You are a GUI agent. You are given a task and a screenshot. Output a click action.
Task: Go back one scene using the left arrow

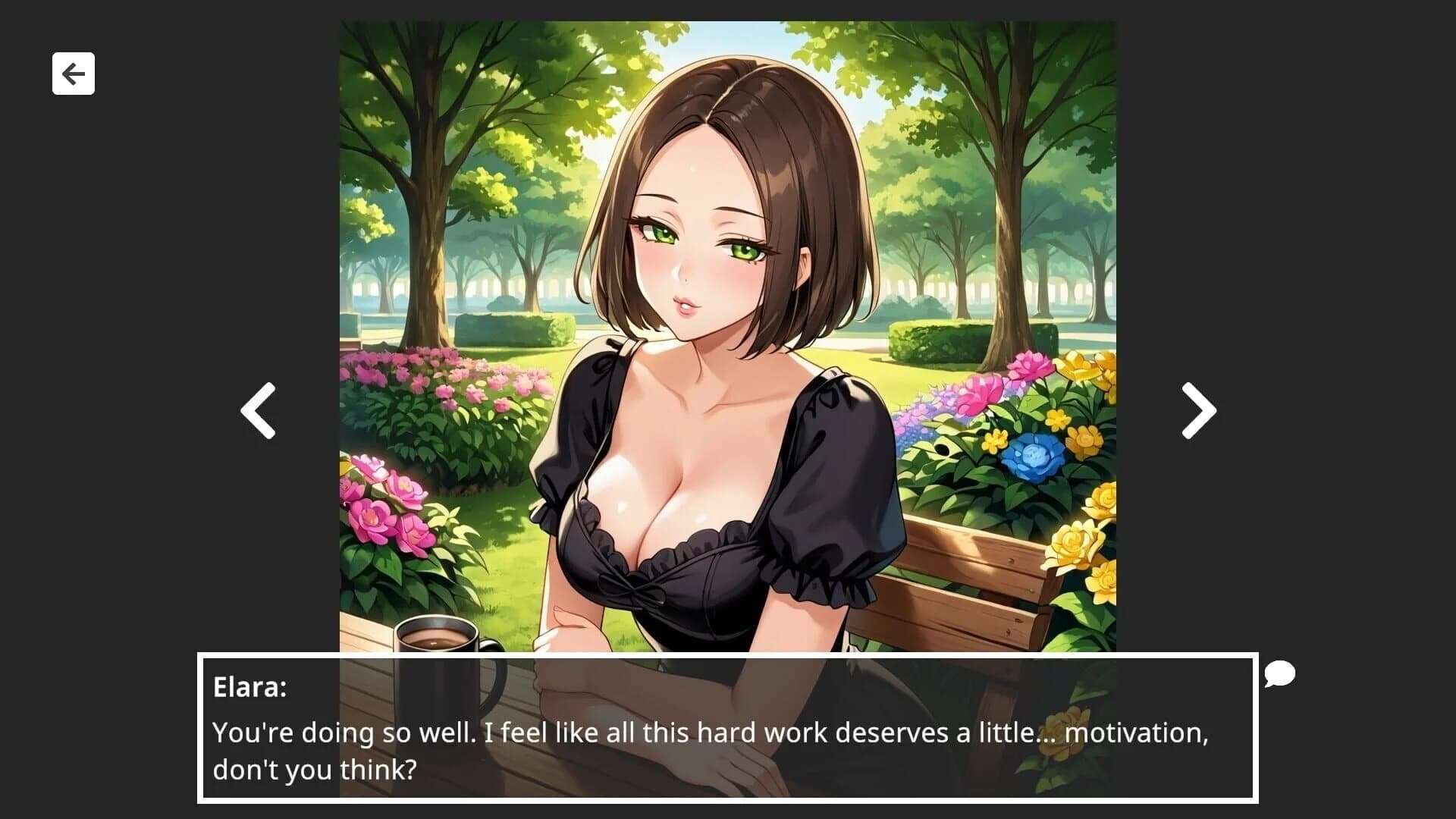(x=256, y=409)
